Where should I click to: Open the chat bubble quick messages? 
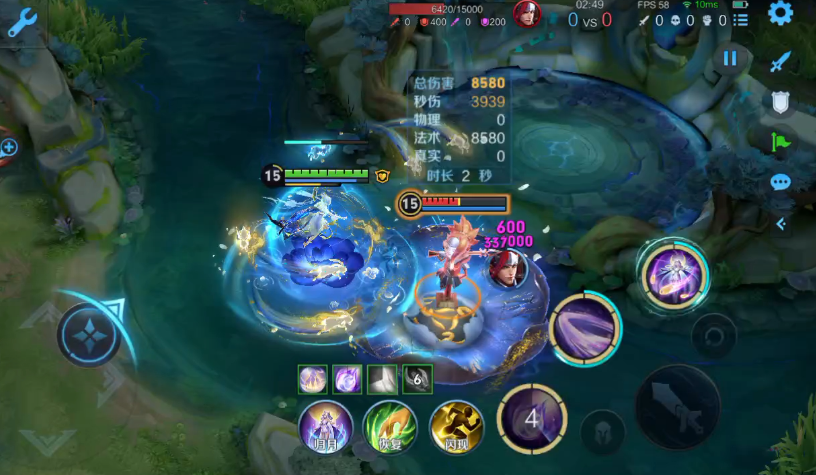tap(780, 183)
